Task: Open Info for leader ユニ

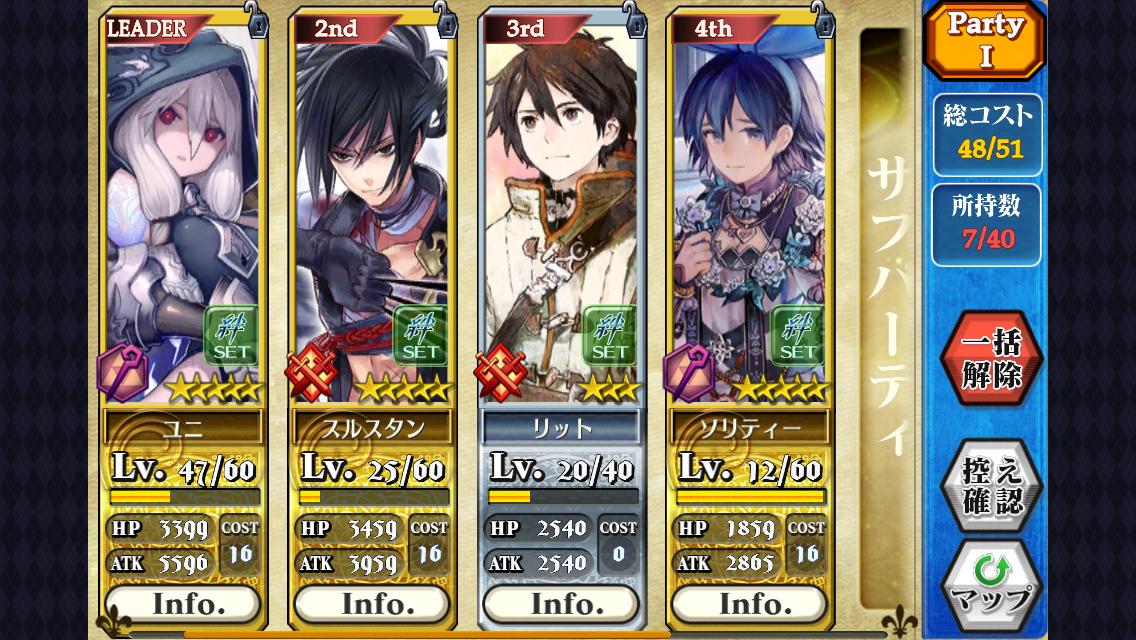Action: 182,604
